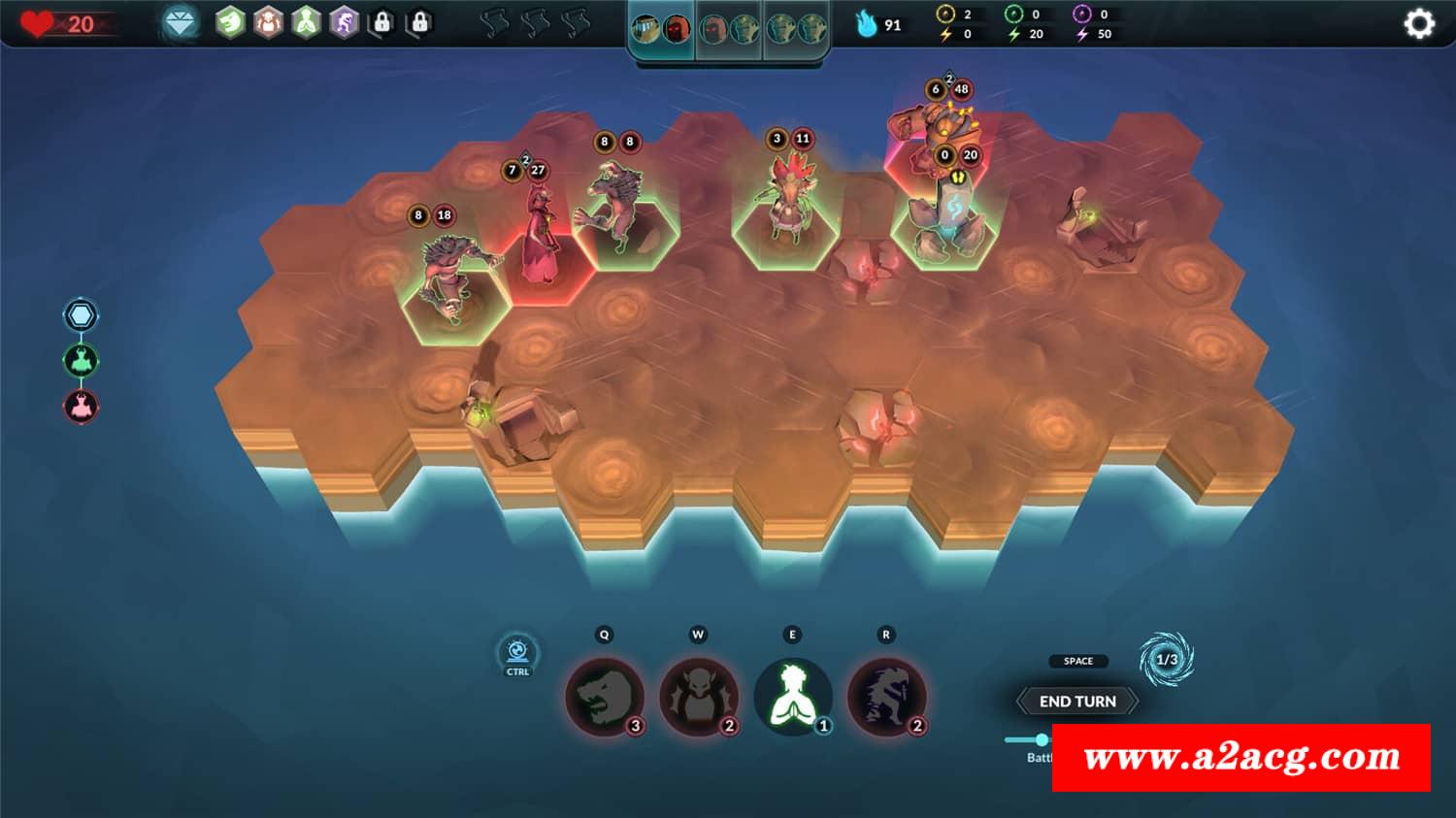Screen dimensions: 1456x818
Task: Select the green hexagon claw perk icon
Action: (x=230, y=22)
